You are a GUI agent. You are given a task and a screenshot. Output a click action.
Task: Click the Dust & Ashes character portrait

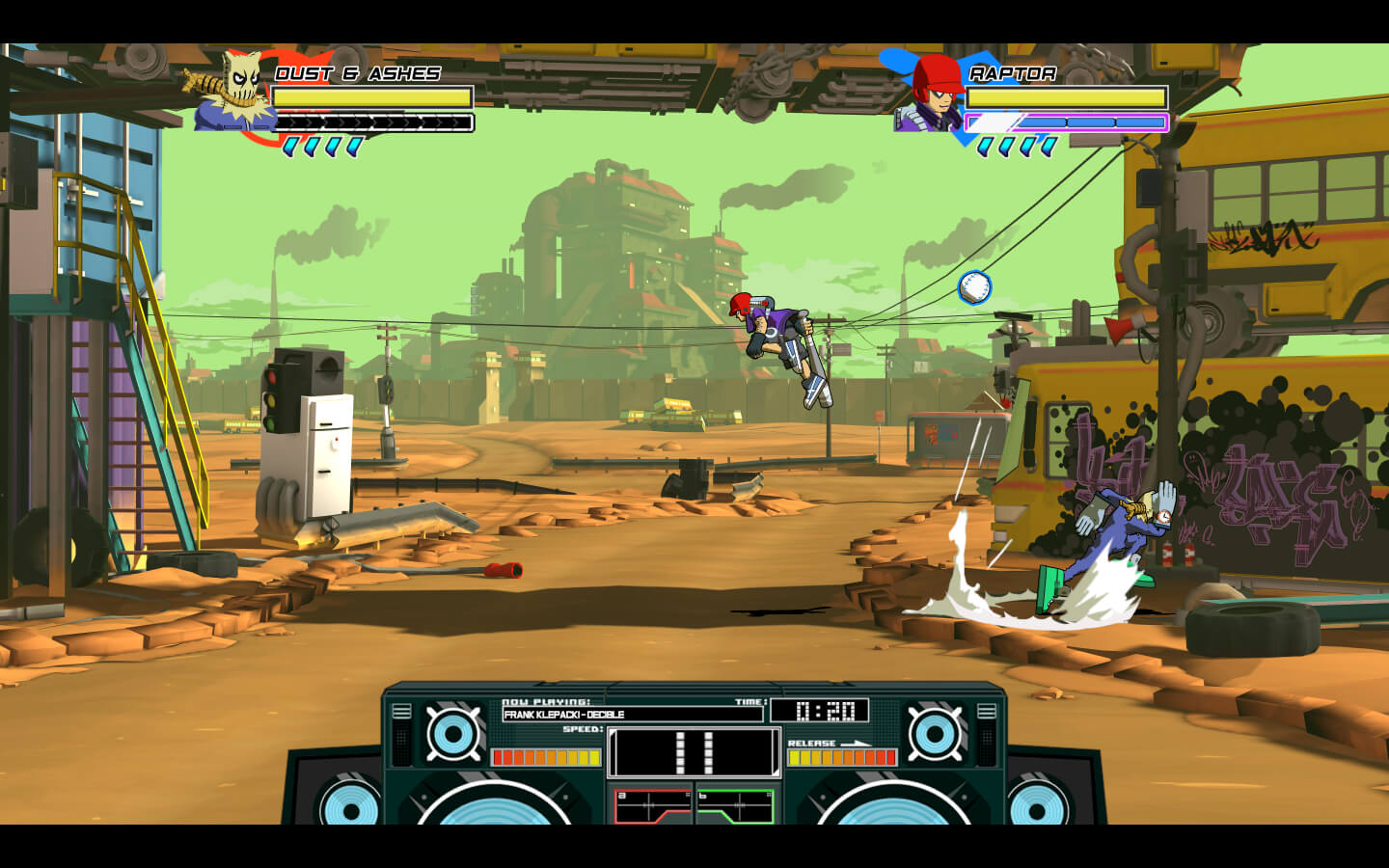234,92
